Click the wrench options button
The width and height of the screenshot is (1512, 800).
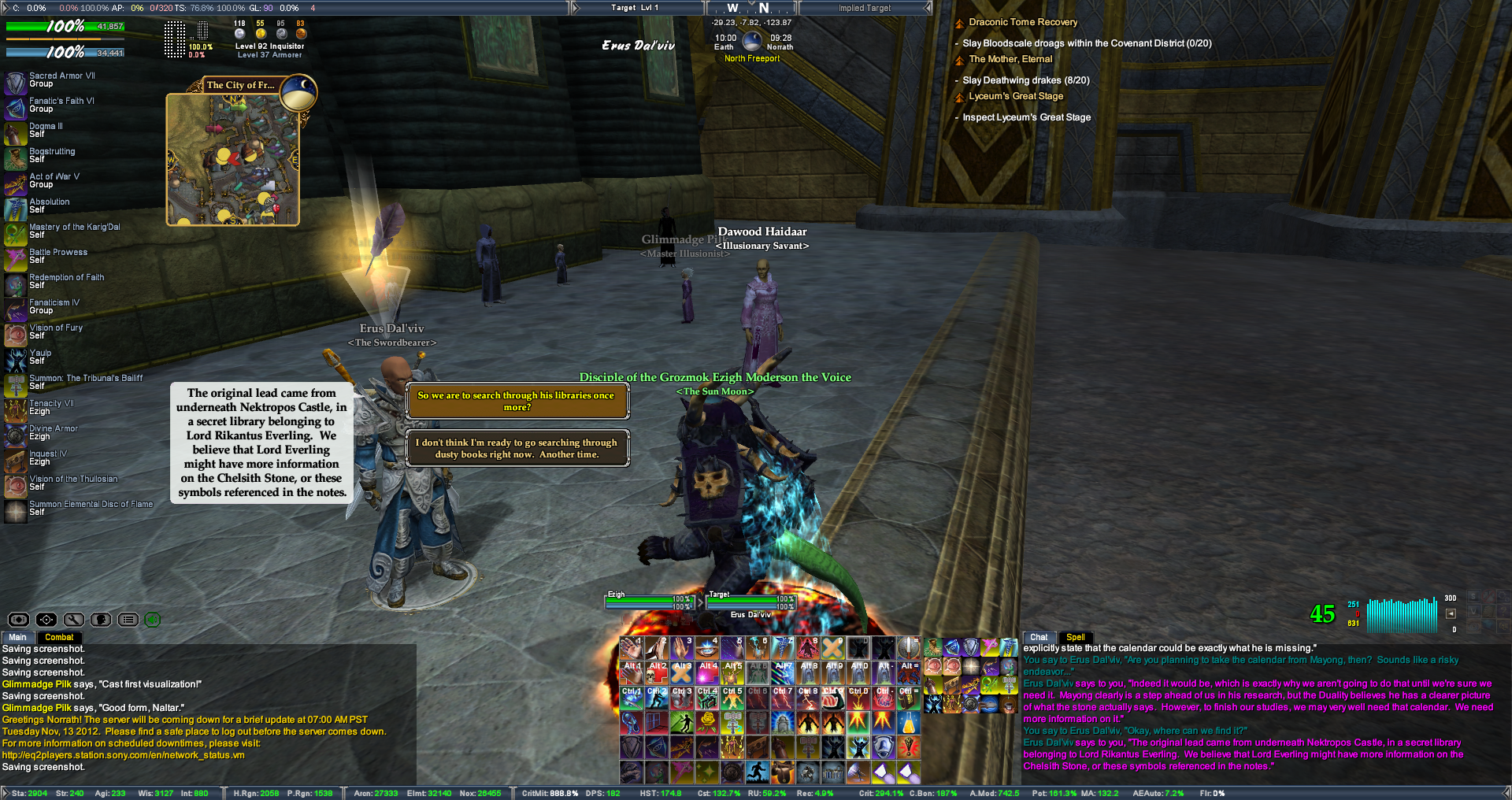74,620
